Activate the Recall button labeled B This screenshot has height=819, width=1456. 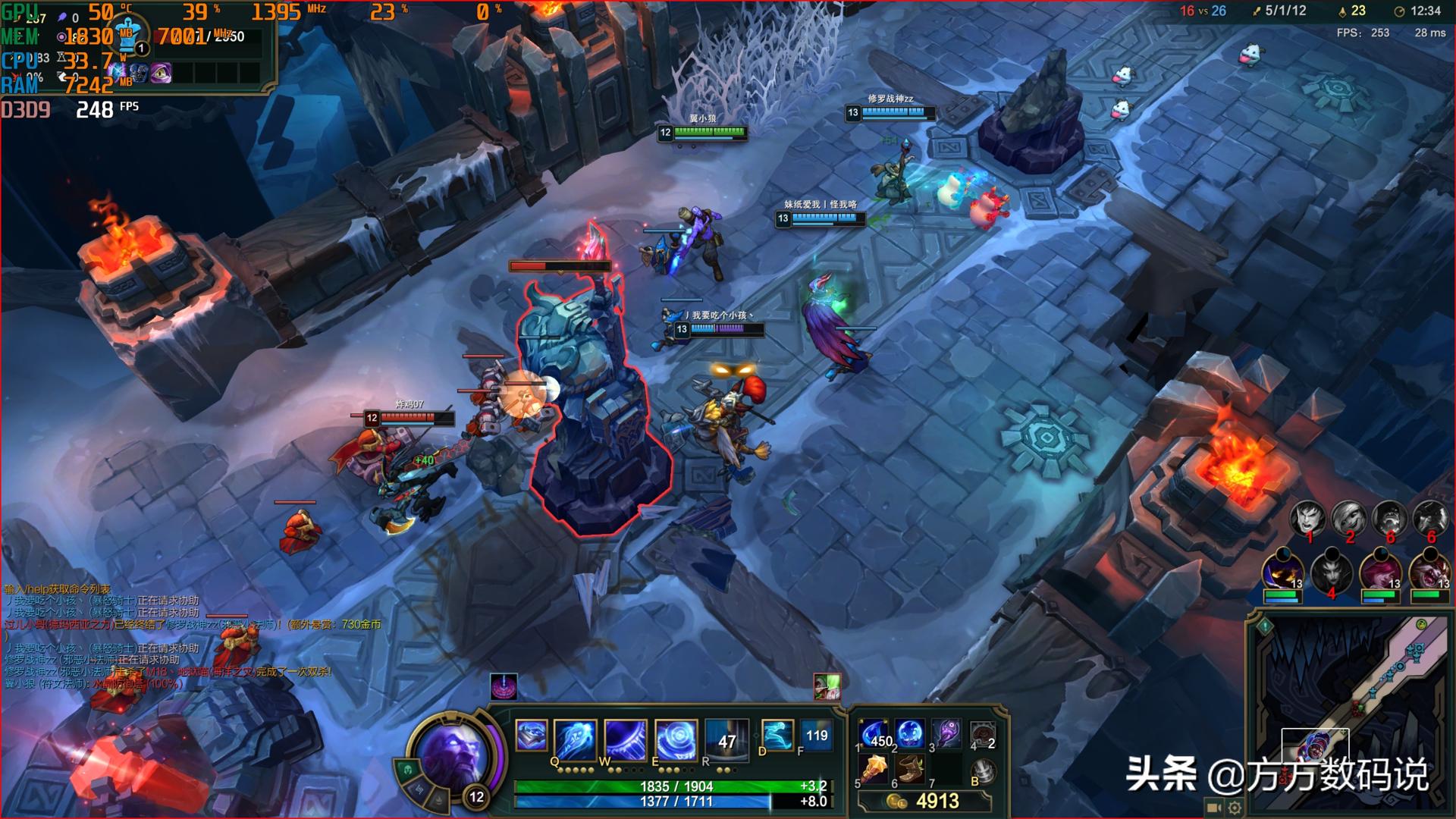click(x=984, y=771)
